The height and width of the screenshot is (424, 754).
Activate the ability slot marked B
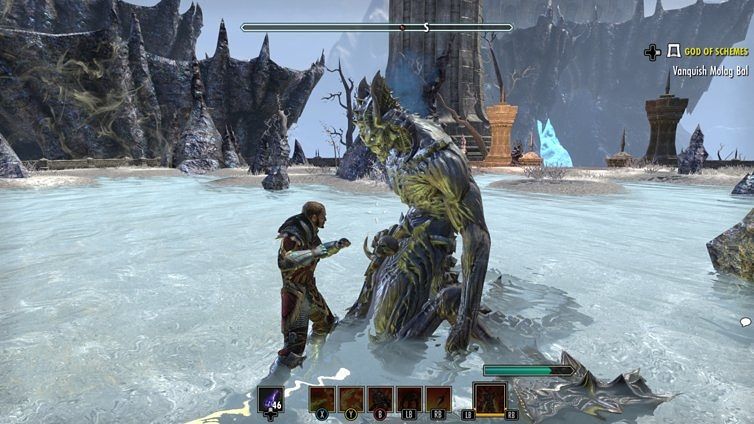coord(380,399)
